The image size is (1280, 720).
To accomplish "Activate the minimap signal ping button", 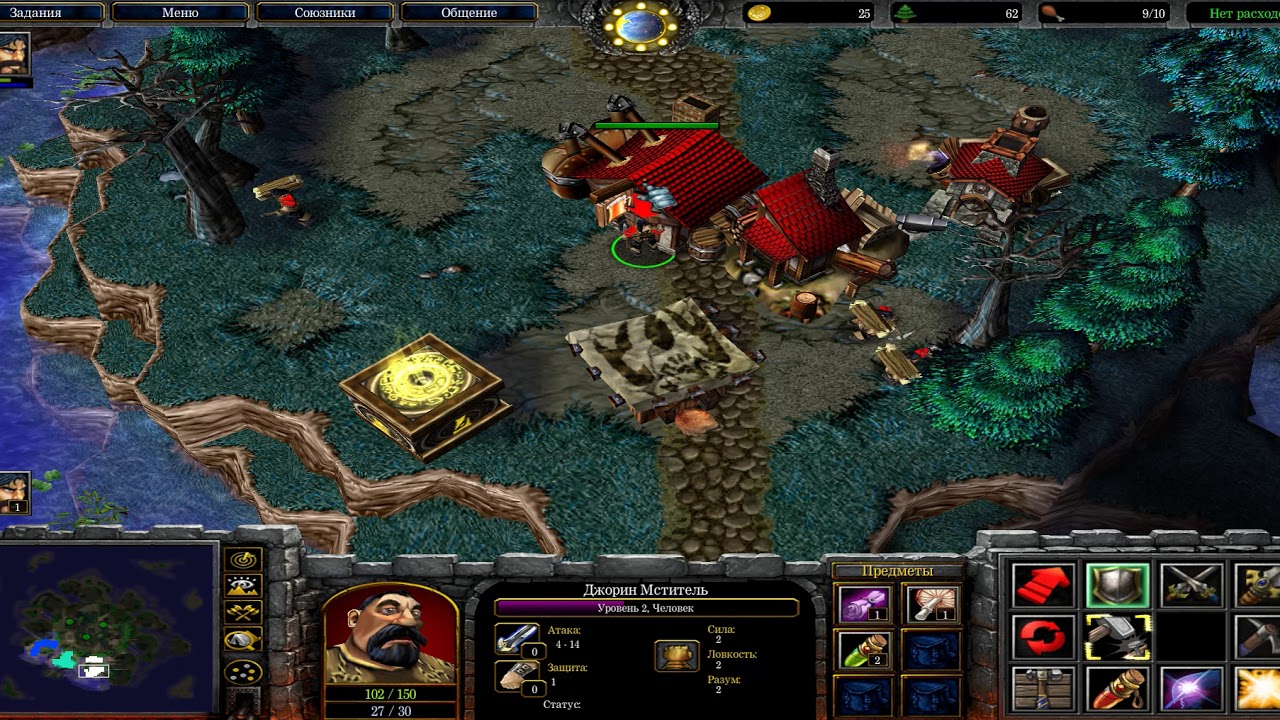I will 243,560.
